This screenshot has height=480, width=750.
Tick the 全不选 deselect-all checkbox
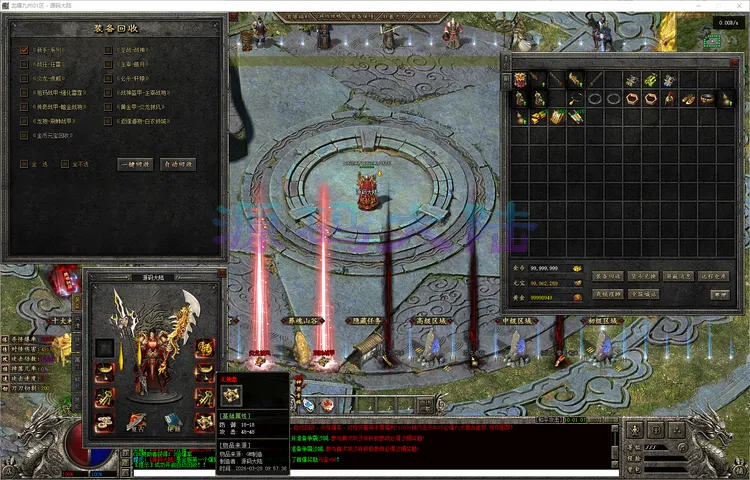click(67, 164)
